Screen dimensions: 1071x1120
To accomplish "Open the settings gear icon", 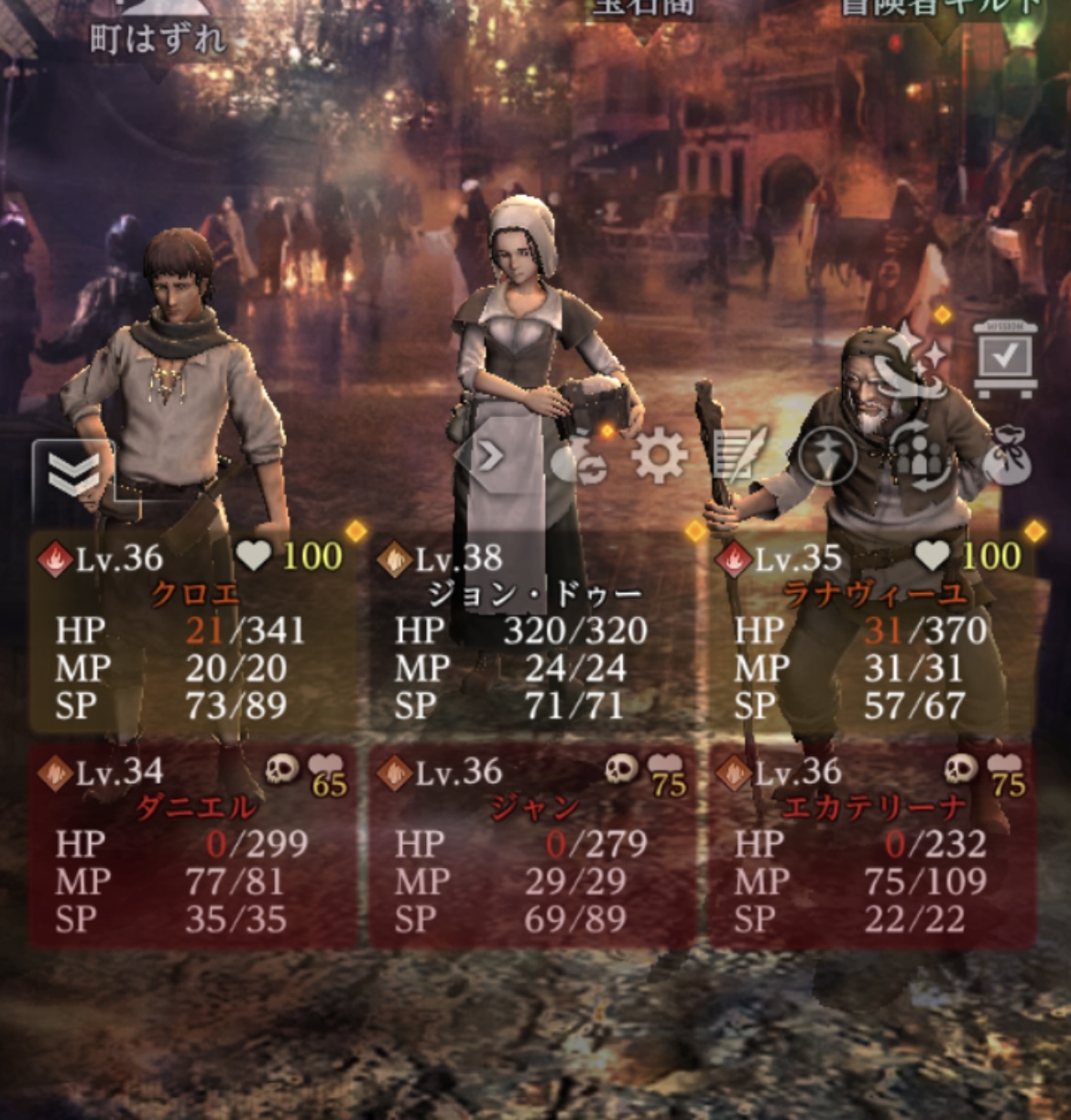I will coord(660,456).
